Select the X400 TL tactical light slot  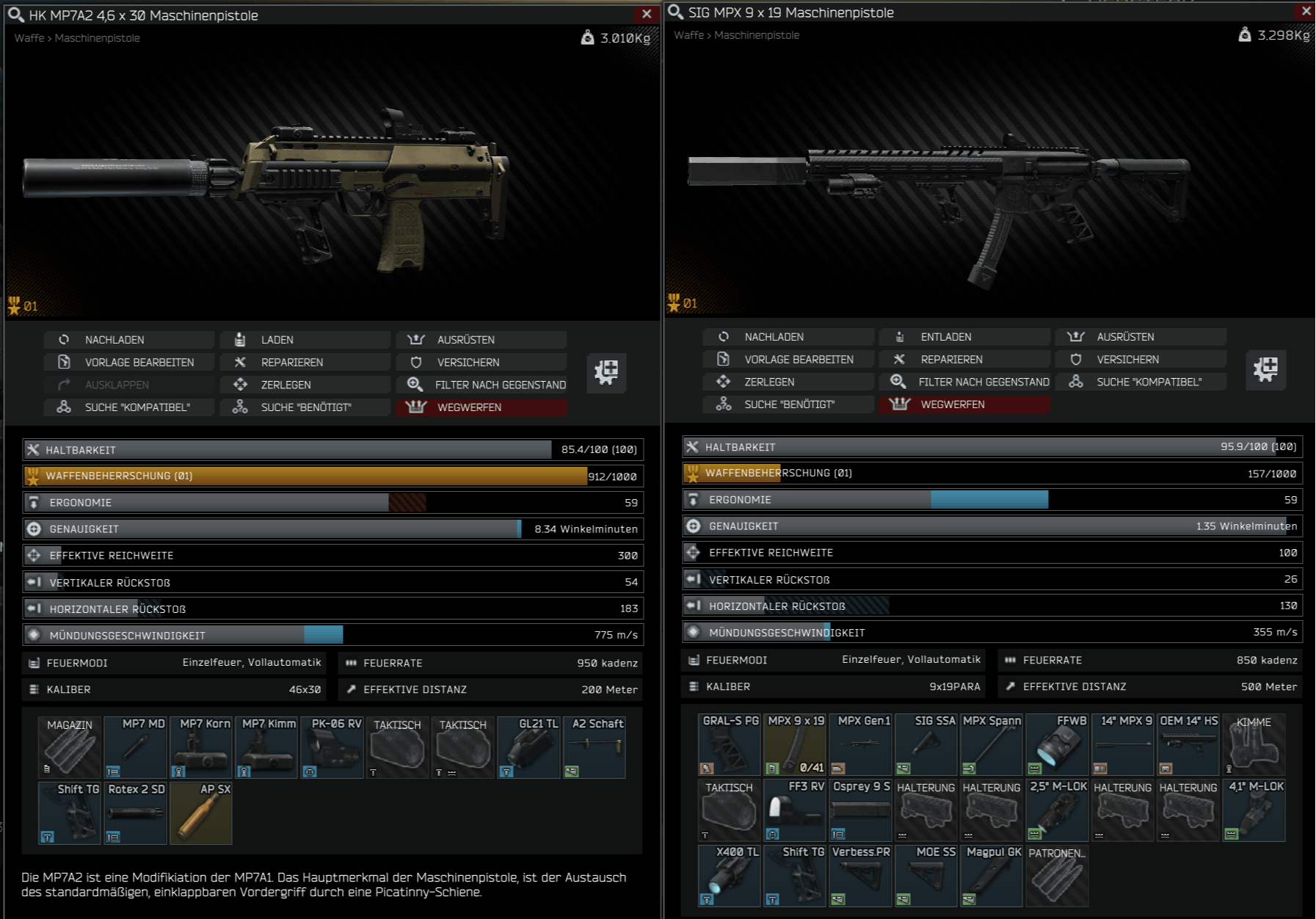pyautogui.click(x=730, y=875)
